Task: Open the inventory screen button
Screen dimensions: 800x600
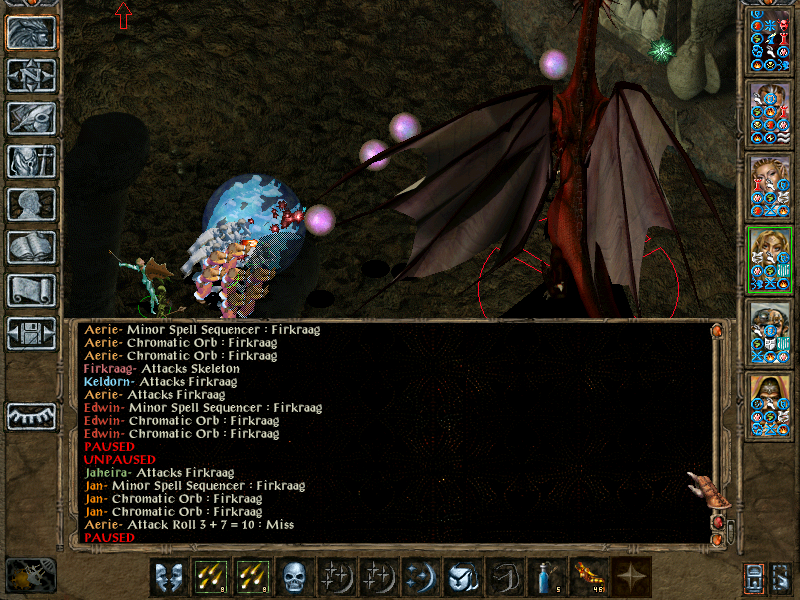Action: click(31, 161)
